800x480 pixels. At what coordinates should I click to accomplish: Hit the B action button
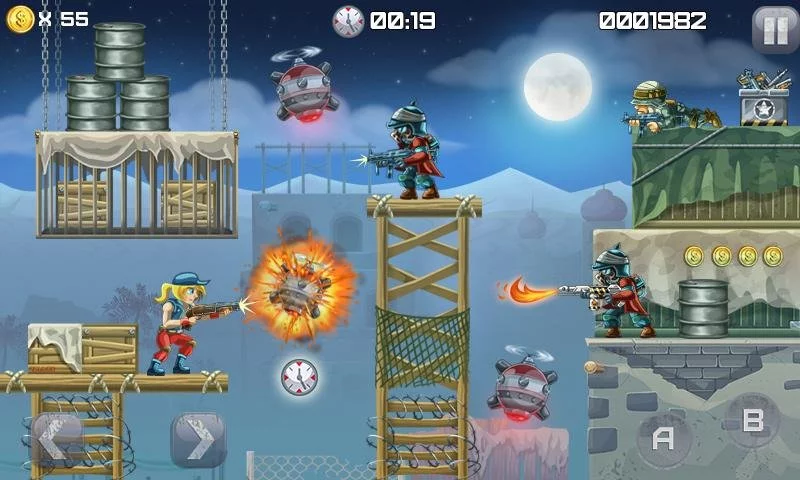(752, 420)
